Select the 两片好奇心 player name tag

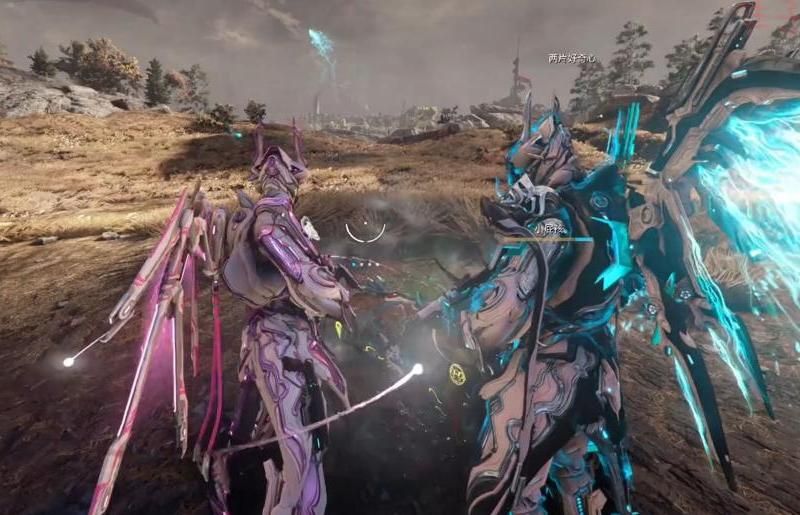(571, 59)
